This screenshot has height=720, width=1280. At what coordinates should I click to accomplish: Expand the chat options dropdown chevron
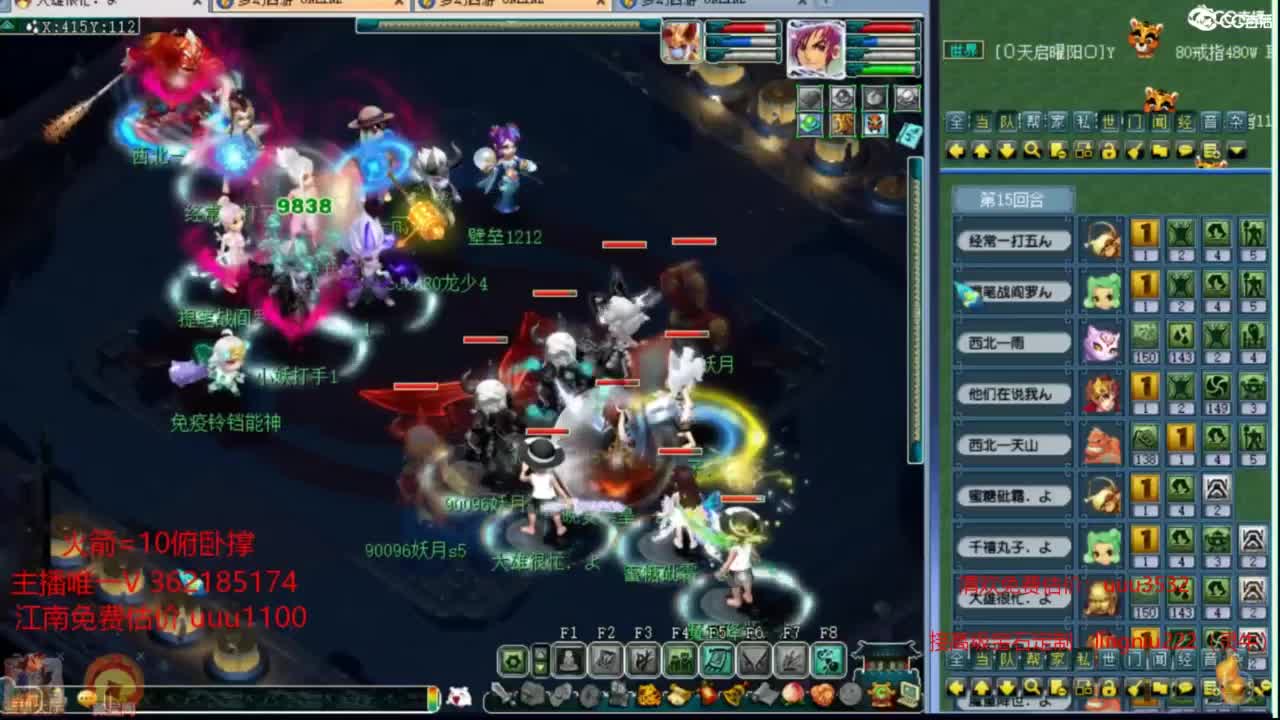point(1237,151)
